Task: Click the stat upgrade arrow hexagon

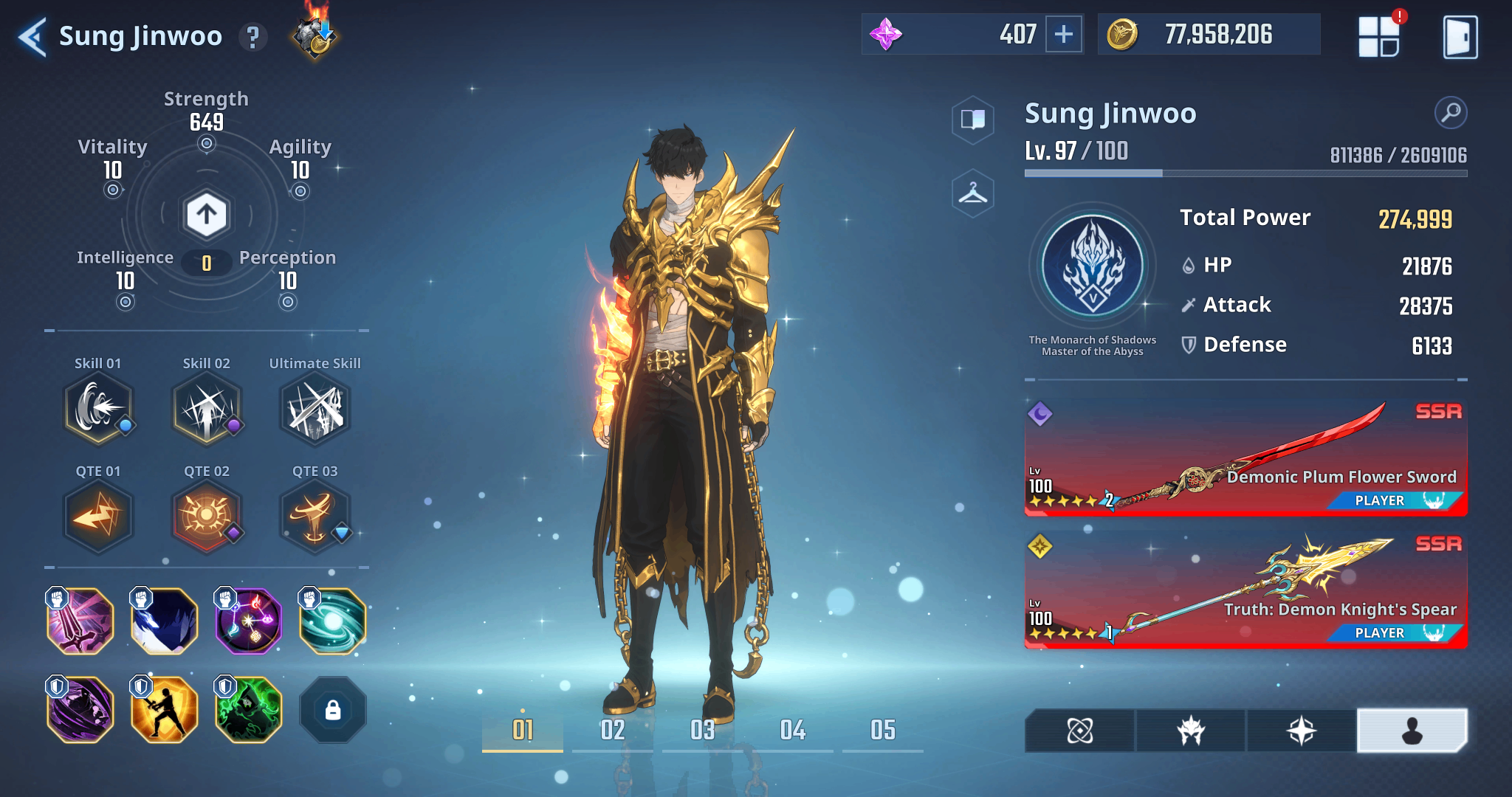Action: (x=207, y=215)
